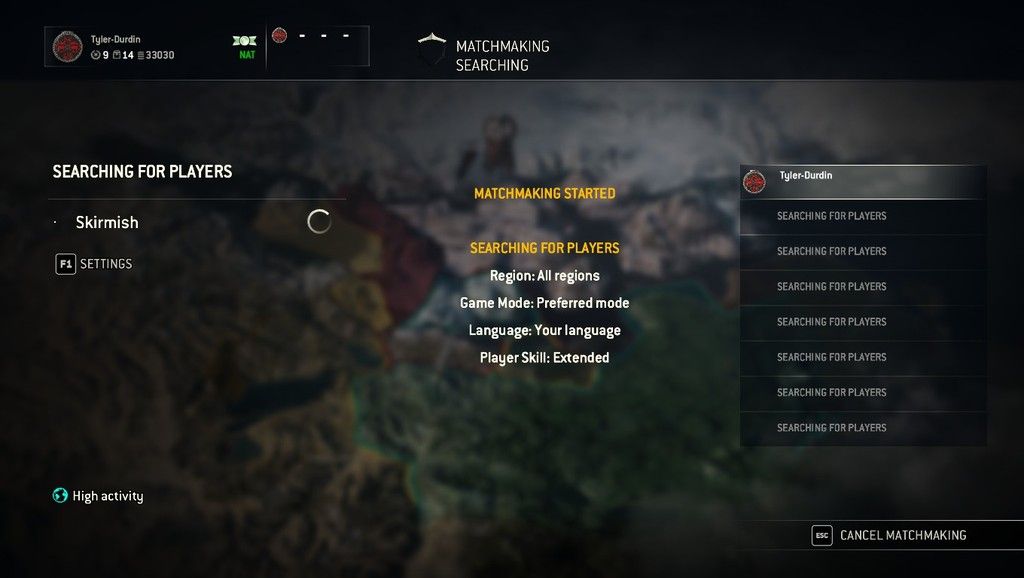The height and width of the screenshot is (578, 1024).
Task: Click the green NAT status icon
Action: [x=246, y=41]
